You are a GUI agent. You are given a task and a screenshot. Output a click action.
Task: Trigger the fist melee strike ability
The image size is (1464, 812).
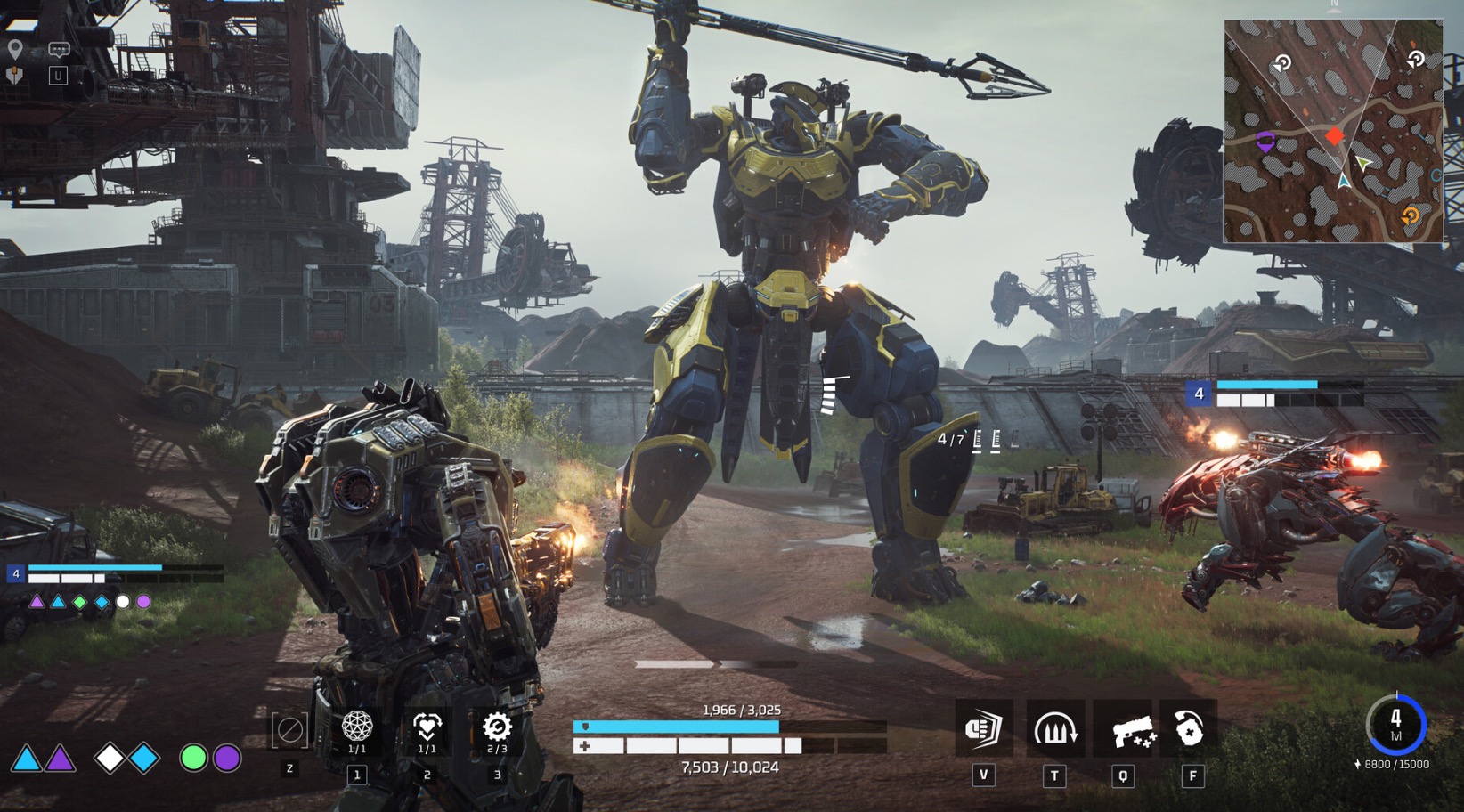(x=984, y=729)
